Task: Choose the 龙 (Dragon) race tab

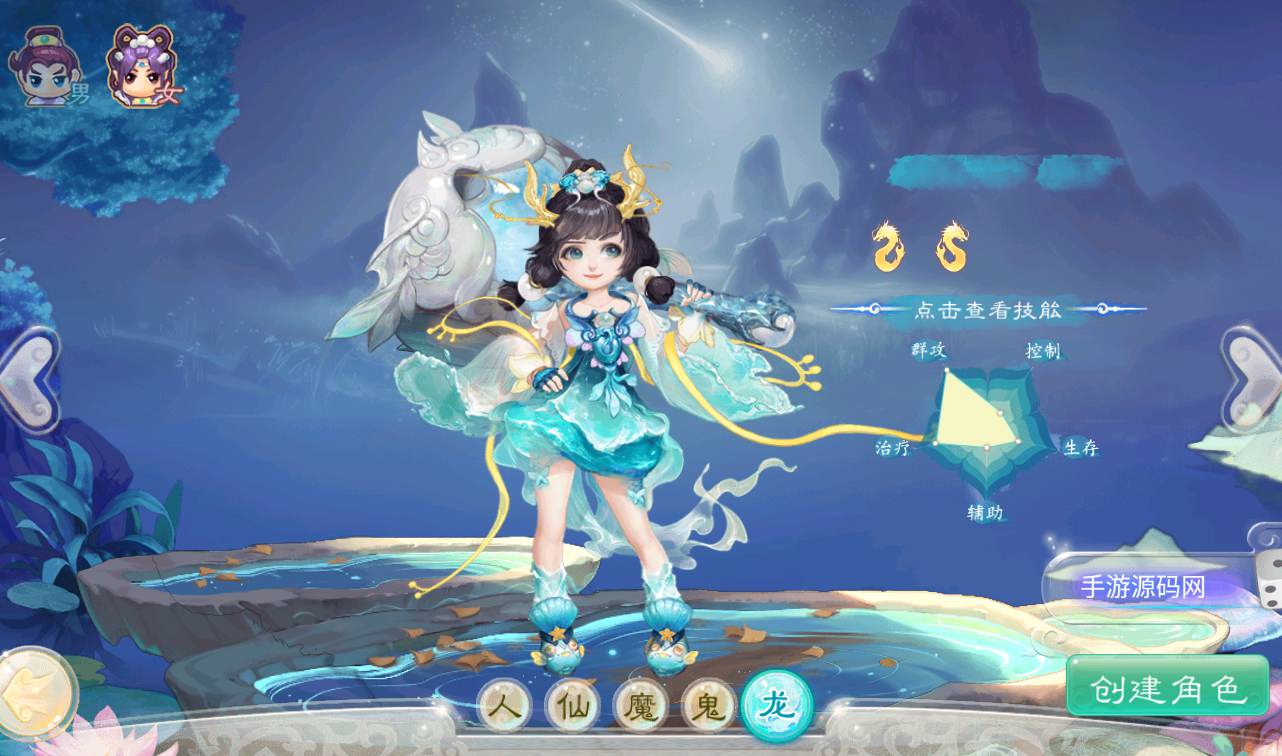Action: [x=777, y=705]
